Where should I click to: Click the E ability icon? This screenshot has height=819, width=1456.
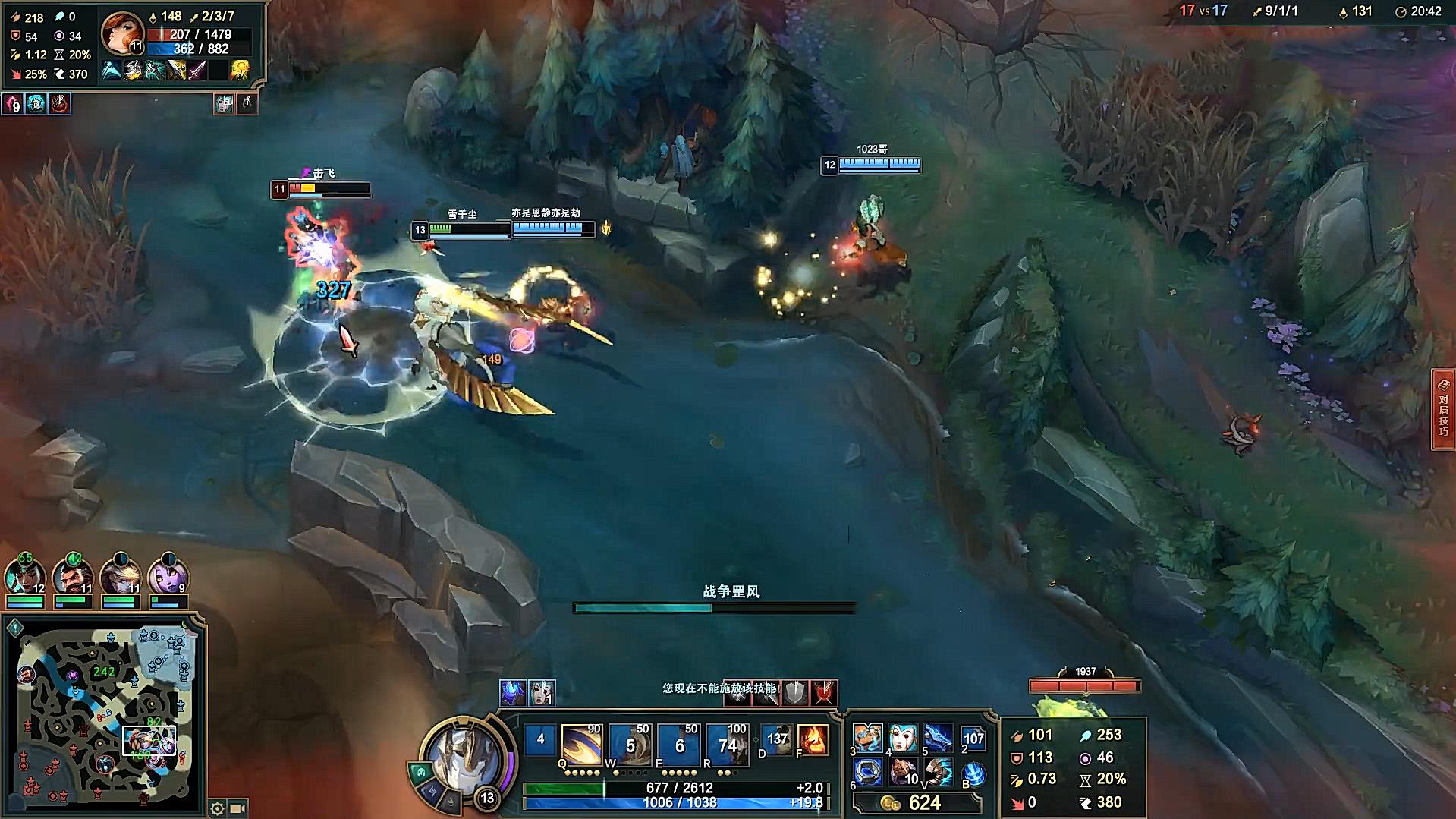click(x=678, y=744)
